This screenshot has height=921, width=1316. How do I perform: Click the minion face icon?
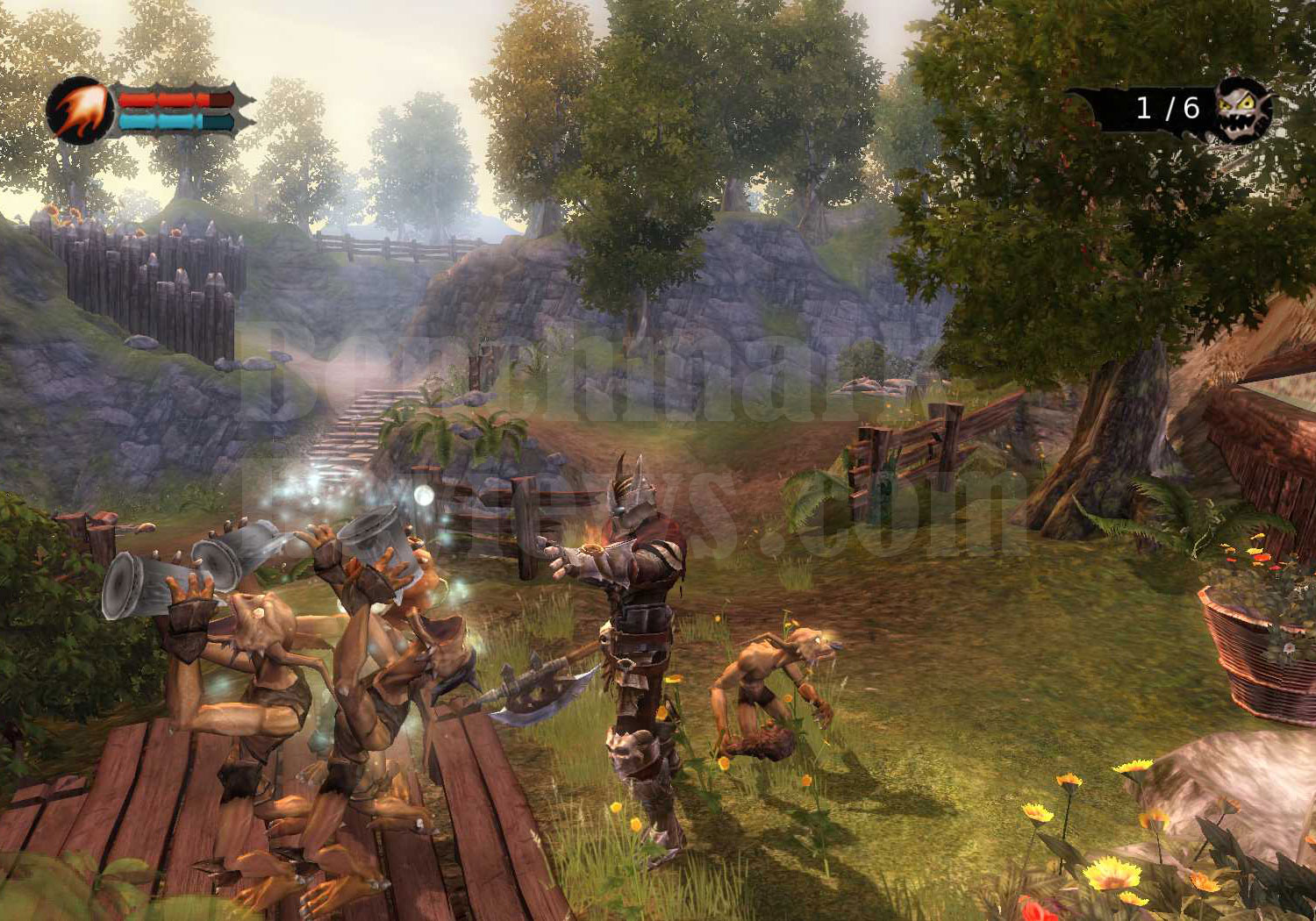click(1241, 110)
